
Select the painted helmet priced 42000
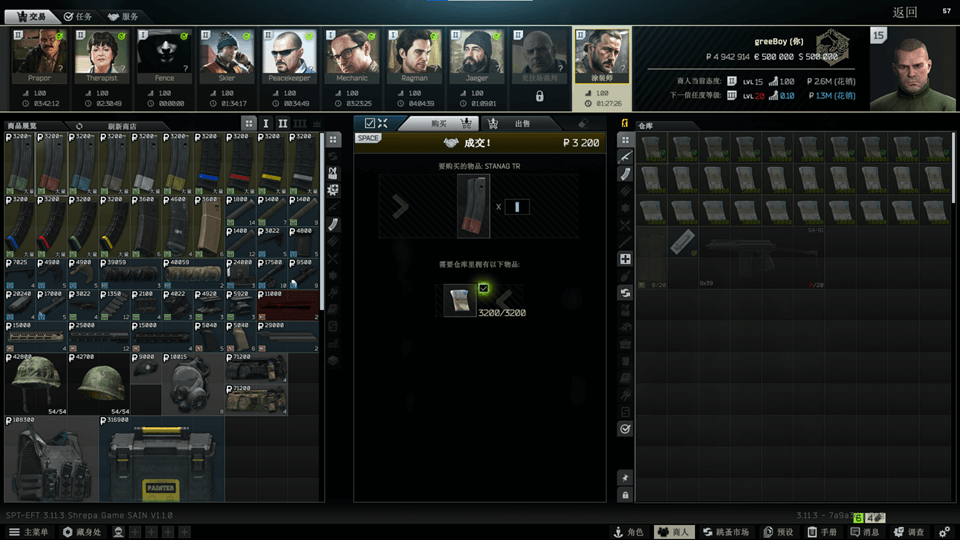pyautogui.click(x=36, y=384)
